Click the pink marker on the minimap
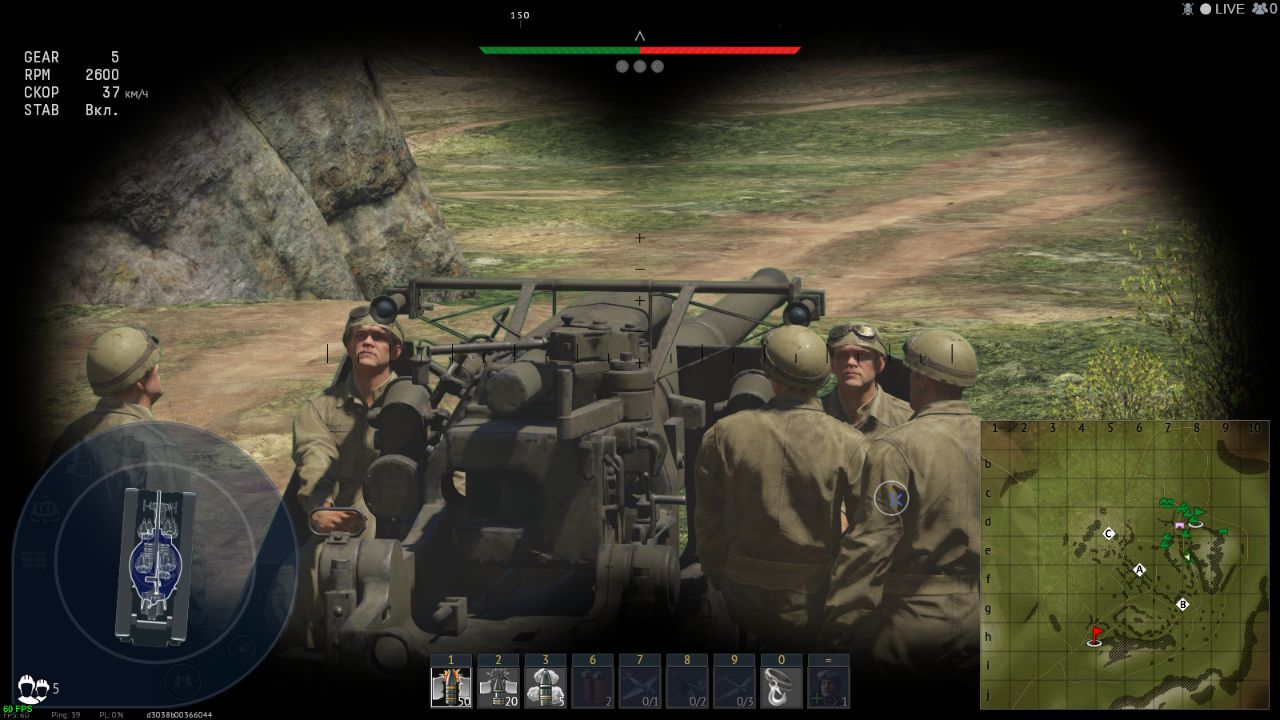Viewport: 1280px width, 720px height. (x=1179, y=525)
